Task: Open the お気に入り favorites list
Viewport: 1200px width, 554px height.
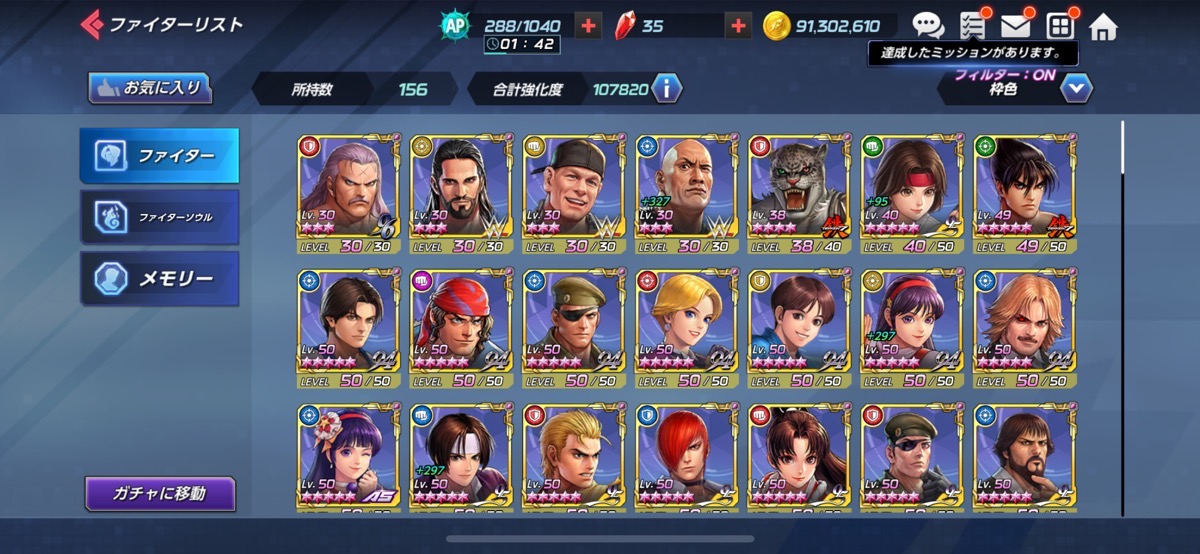Action: [150, 88]
